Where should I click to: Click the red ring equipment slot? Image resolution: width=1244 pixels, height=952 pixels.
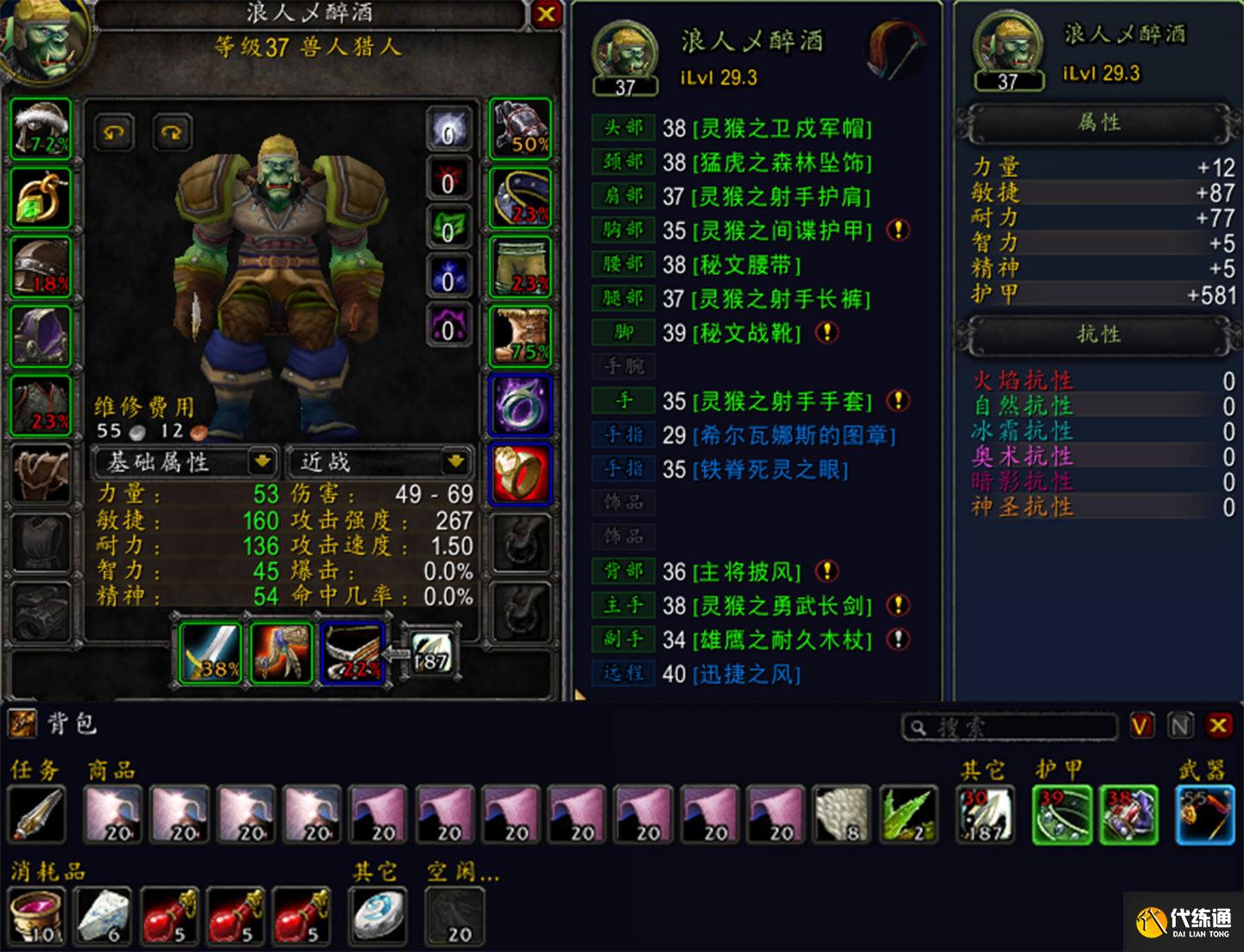click(519, 473)
